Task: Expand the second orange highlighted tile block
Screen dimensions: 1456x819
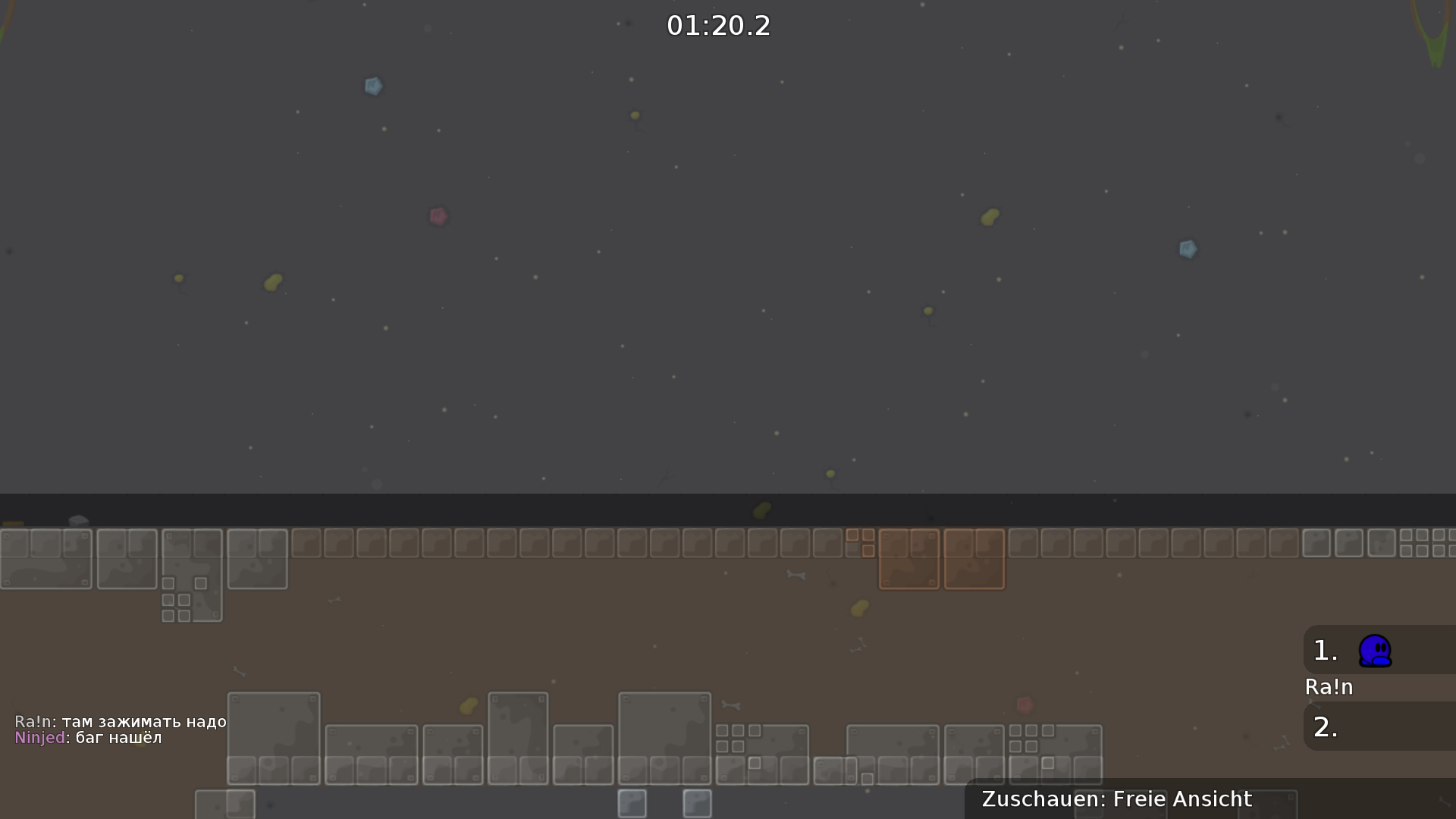Action: (974, 559)
